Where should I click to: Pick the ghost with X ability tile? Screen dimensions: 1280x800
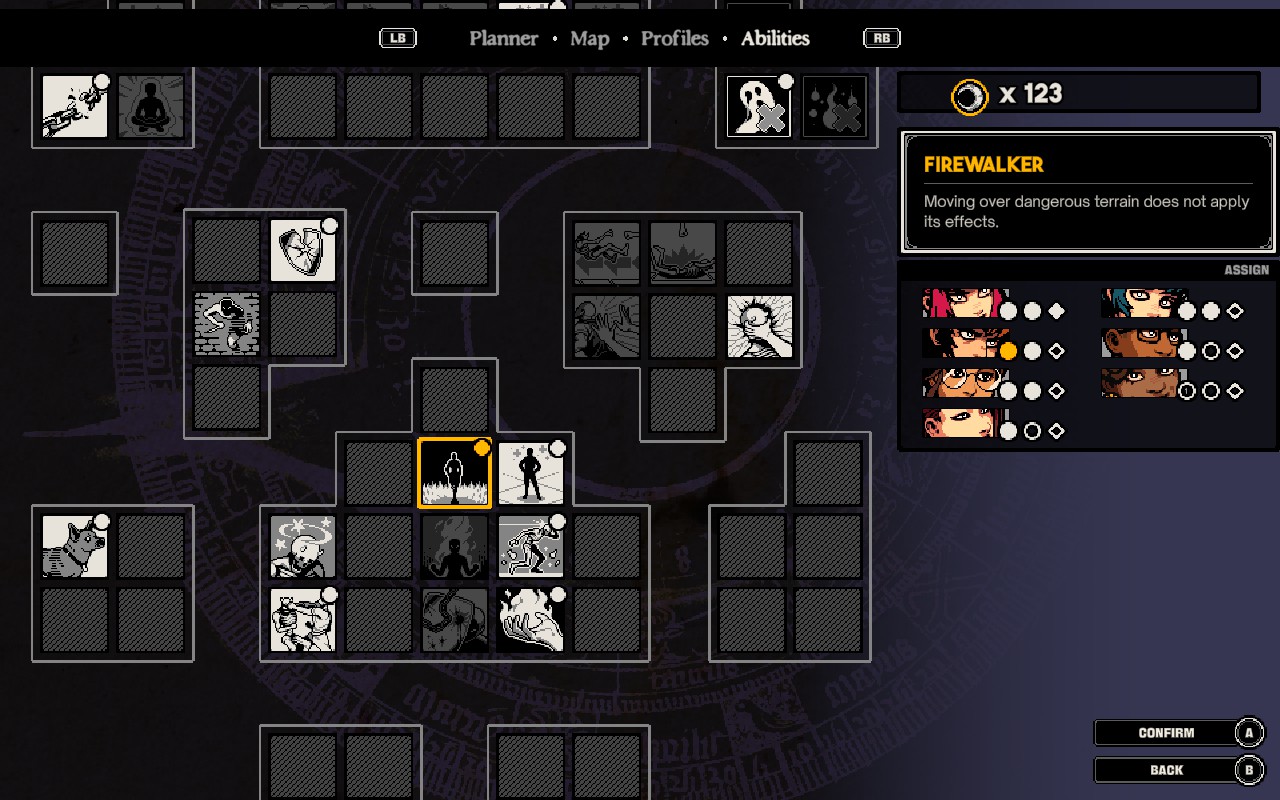[758, 106]
